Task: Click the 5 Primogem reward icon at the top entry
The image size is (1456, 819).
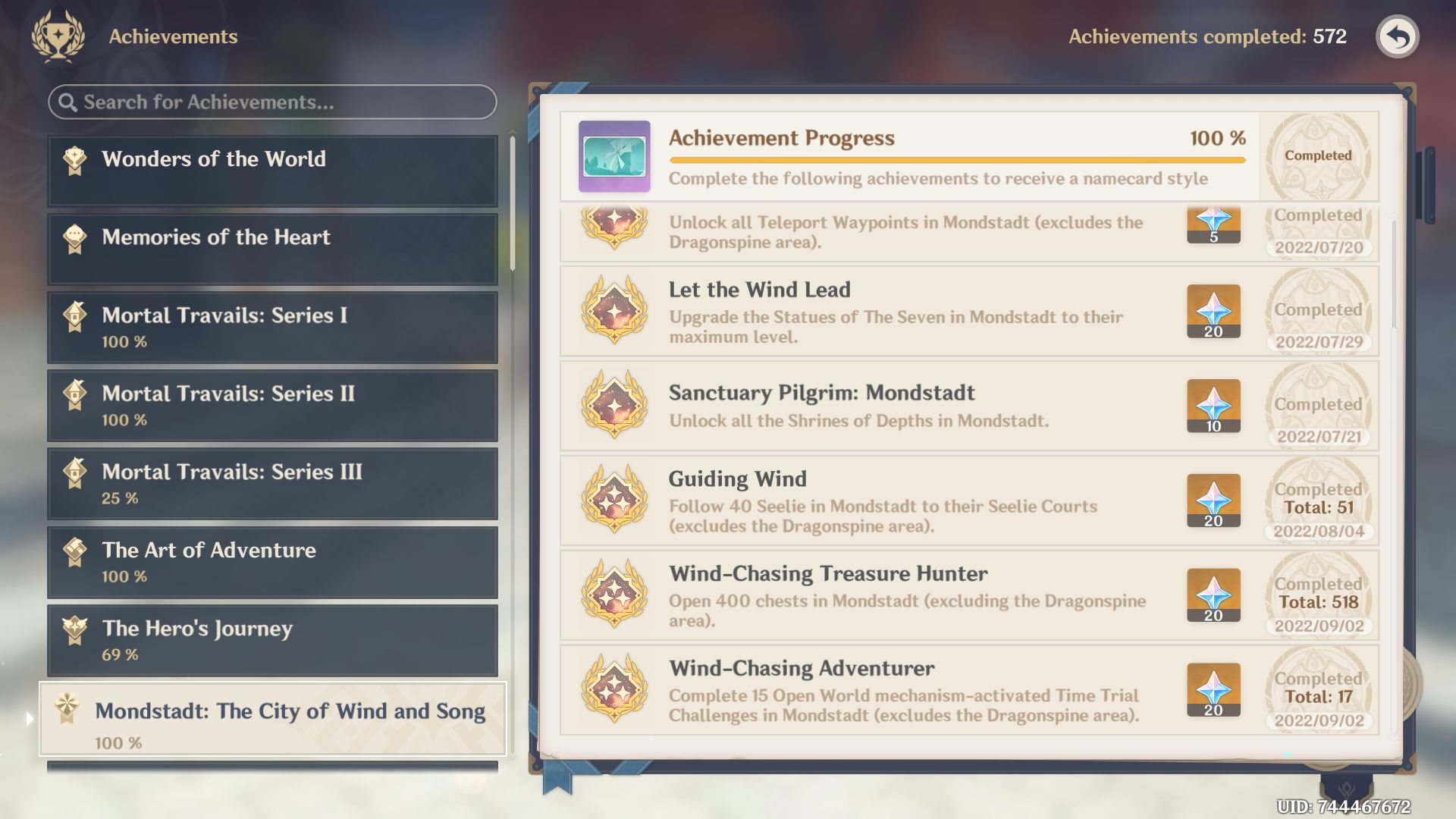Action: click(1213, 224)
